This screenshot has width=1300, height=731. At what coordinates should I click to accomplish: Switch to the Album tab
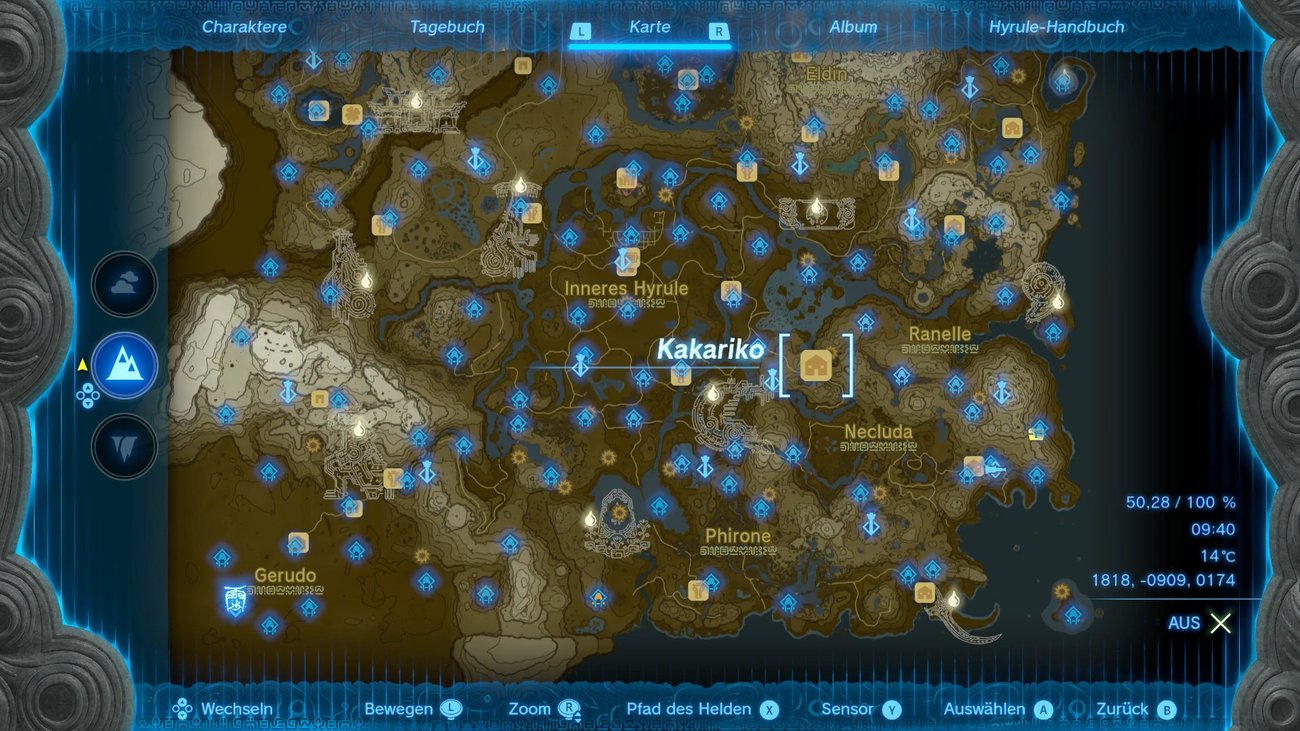click(855, 27)
